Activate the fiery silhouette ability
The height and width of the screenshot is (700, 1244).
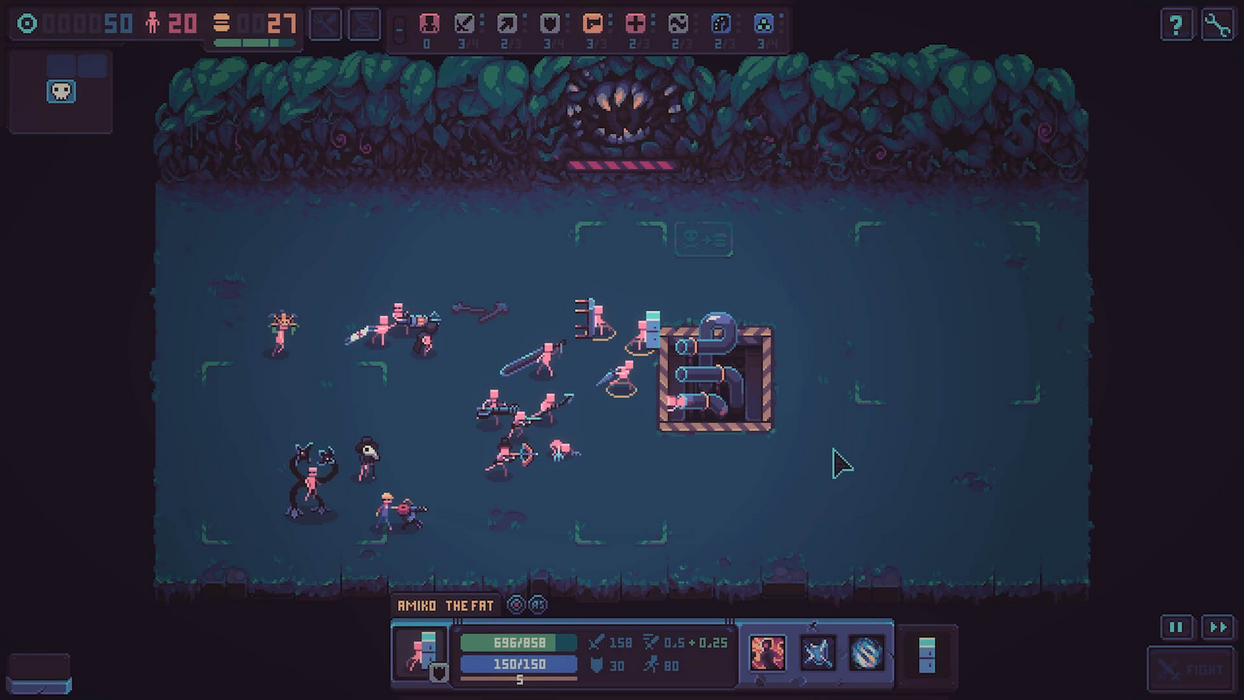pos(768,653)
